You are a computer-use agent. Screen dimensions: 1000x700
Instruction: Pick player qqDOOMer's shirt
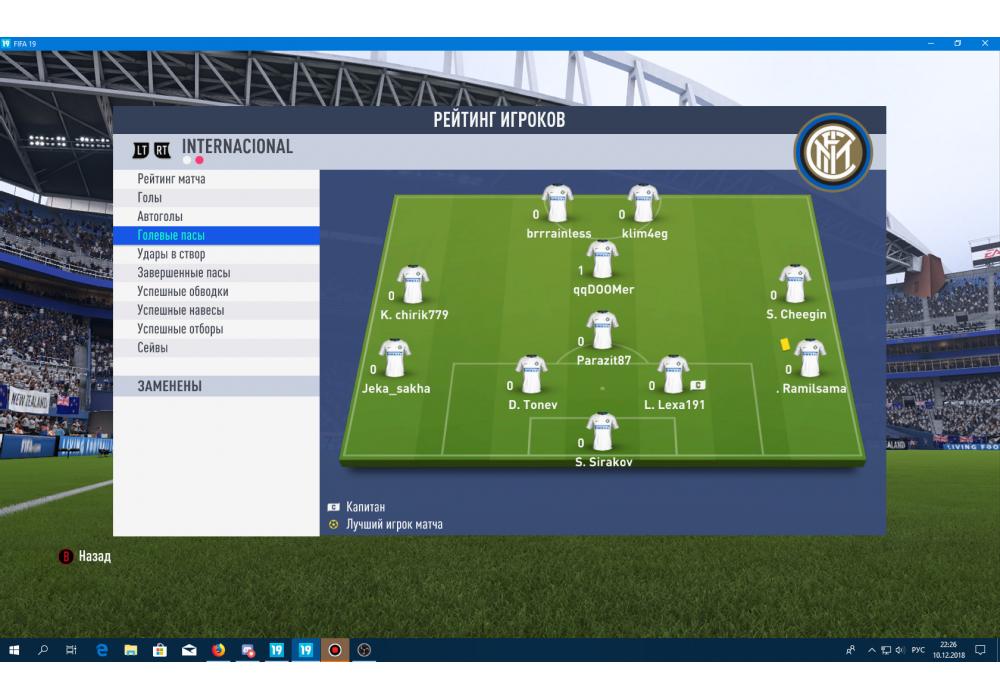point(602,260)
